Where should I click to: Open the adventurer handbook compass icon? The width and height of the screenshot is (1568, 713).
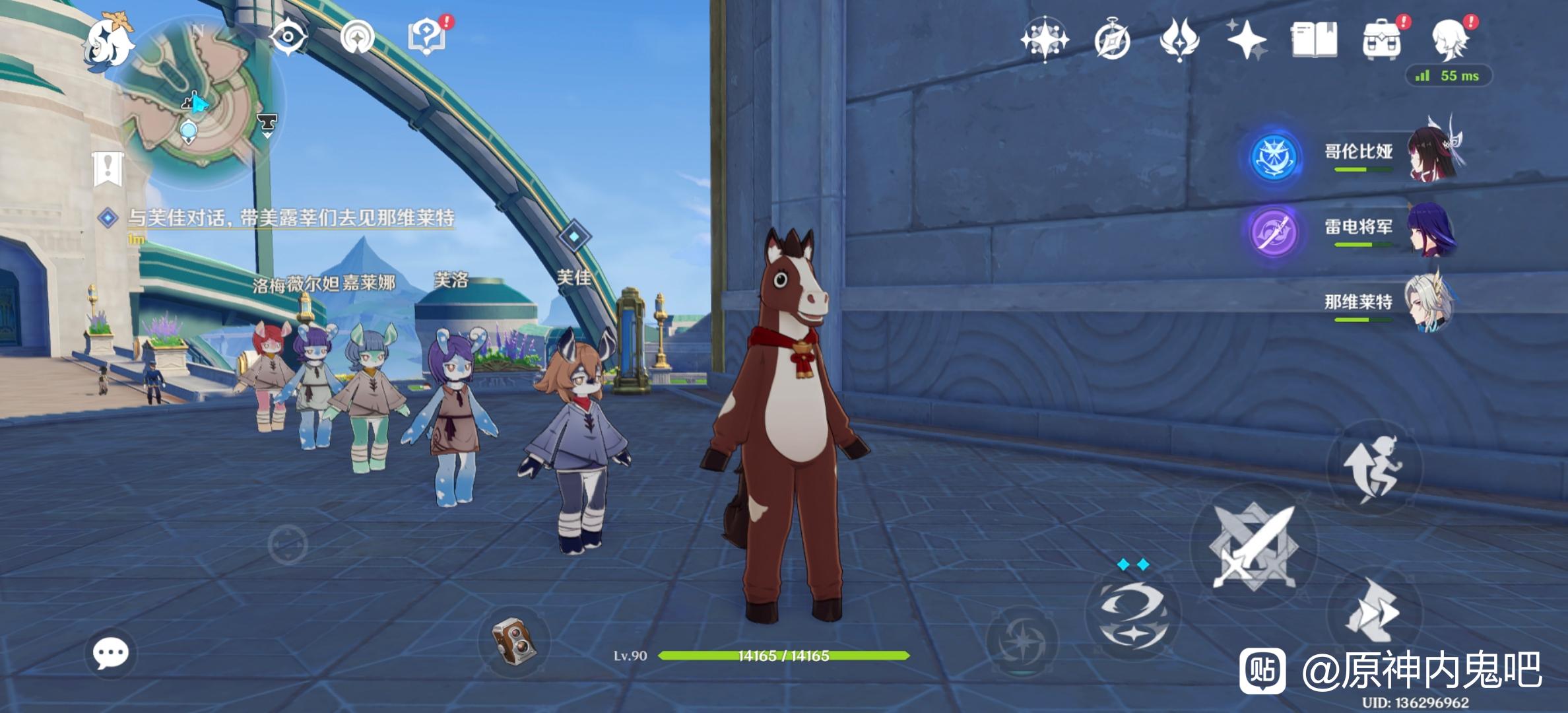click(1112, 40)
